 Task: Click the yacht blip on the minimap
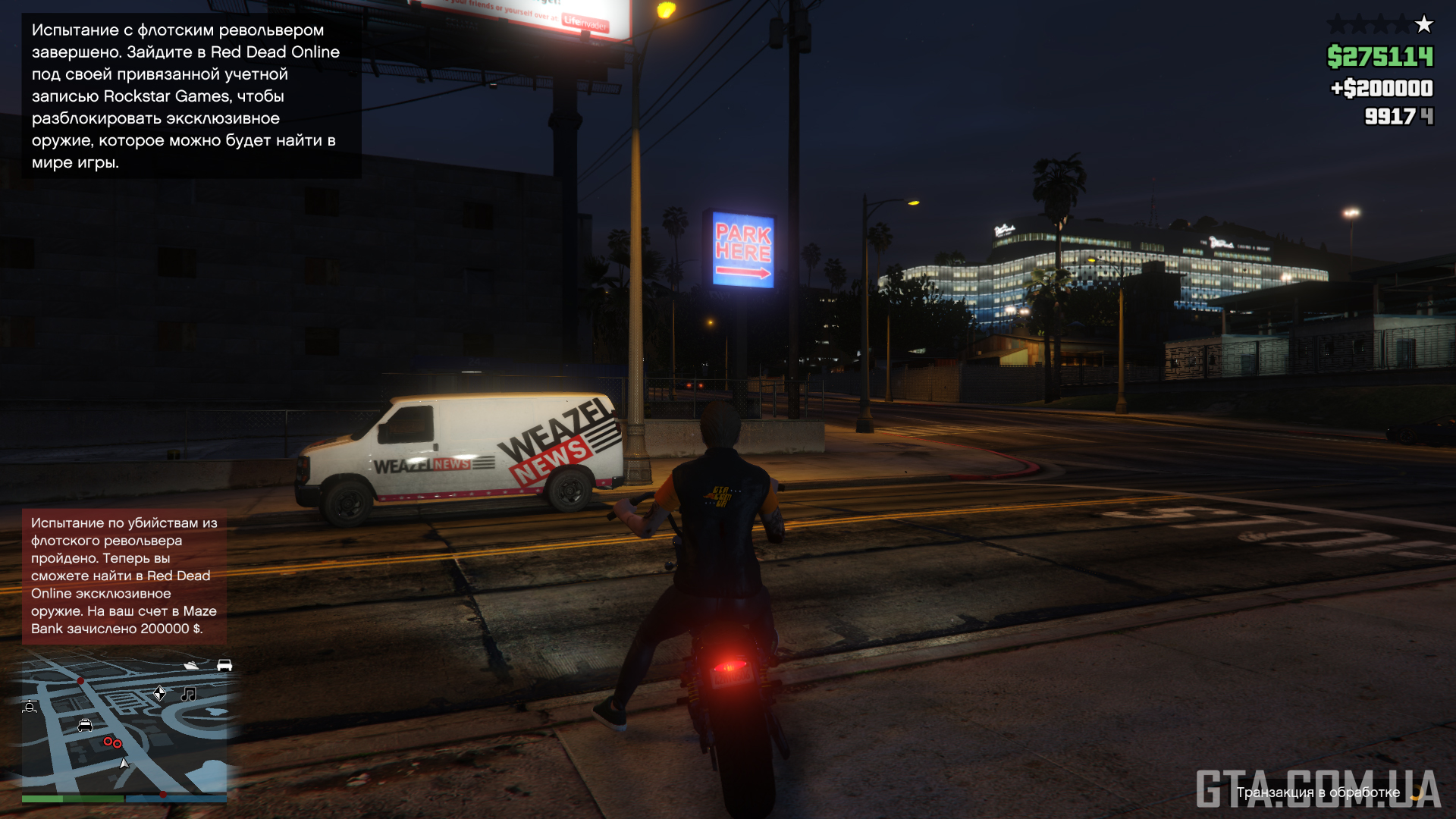point(191,666)
